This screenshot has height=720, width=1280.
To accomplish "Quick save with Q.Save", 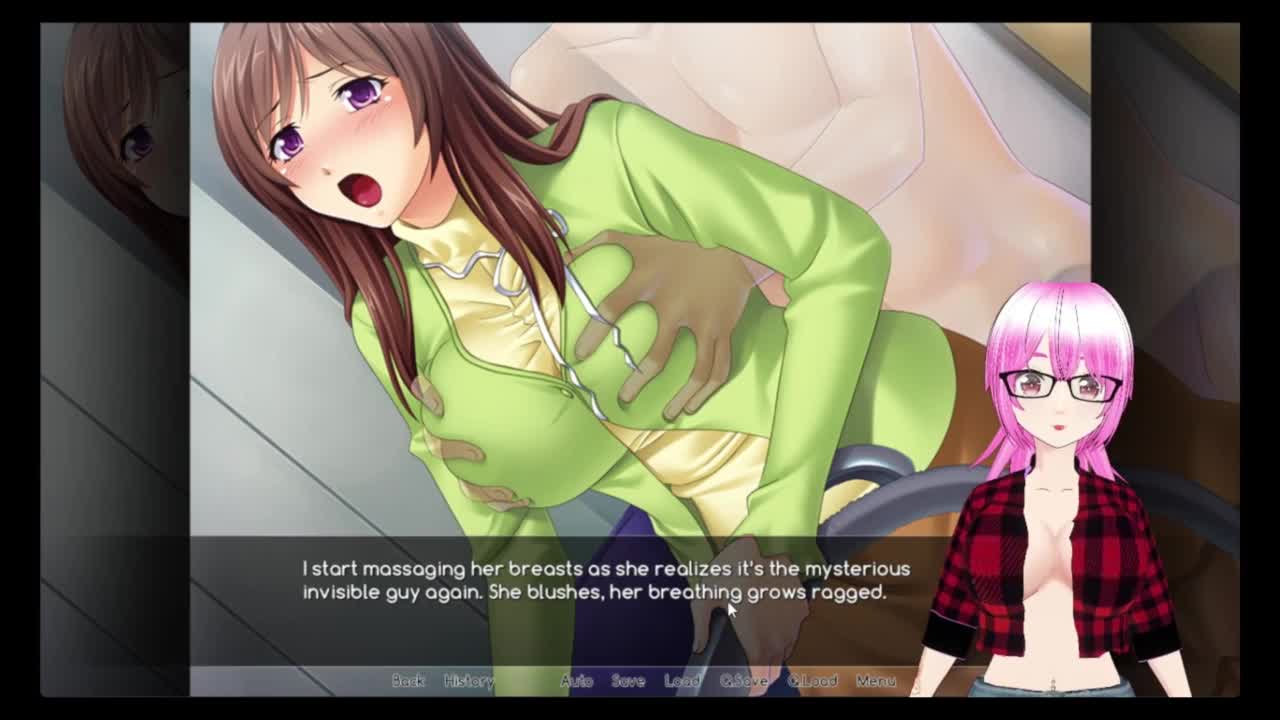I will pyautogui.click(x=744, y=681).
